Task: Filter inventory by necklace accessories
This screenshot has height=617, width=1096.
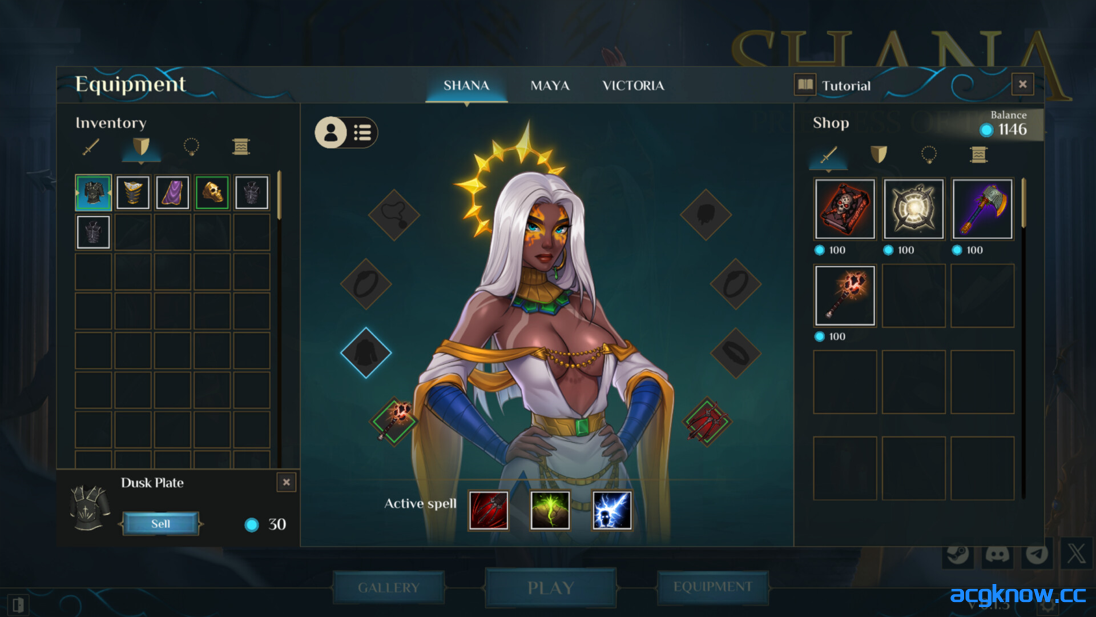Action: 191,148
